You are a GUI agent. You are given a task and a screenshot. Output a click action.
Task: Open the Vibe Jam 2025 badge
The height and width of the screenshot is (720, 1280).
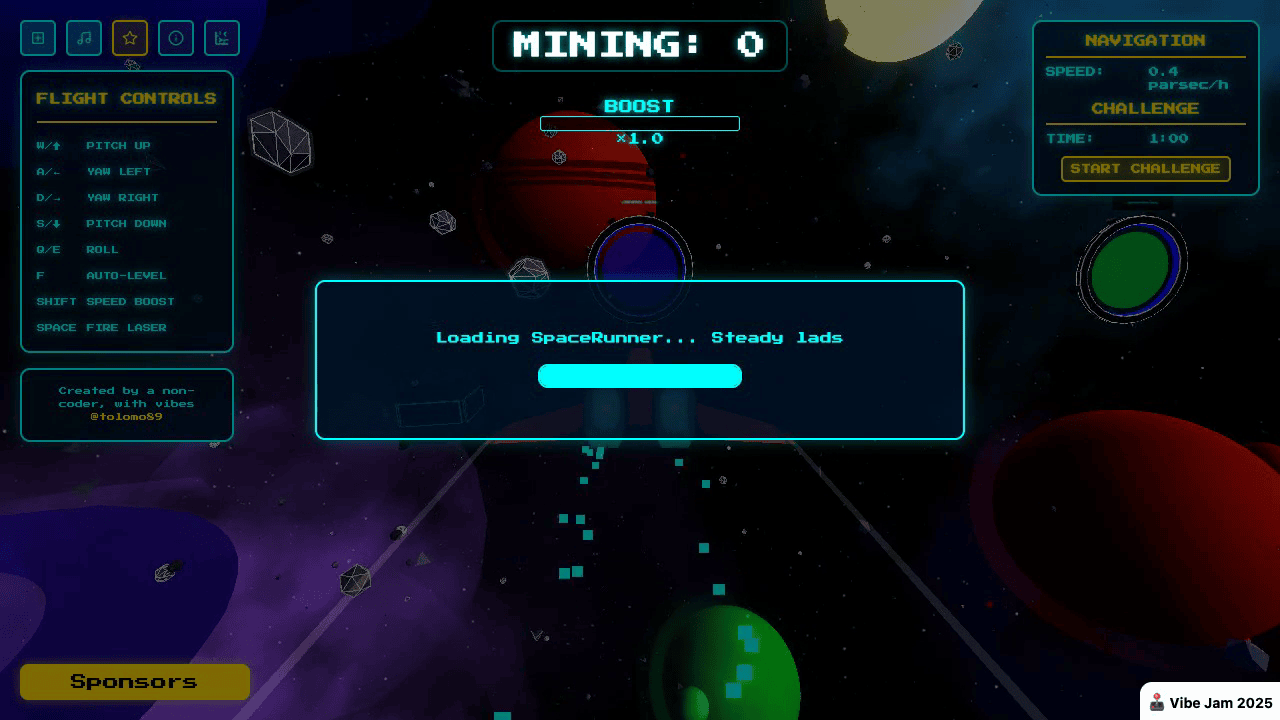(1208, 701)
